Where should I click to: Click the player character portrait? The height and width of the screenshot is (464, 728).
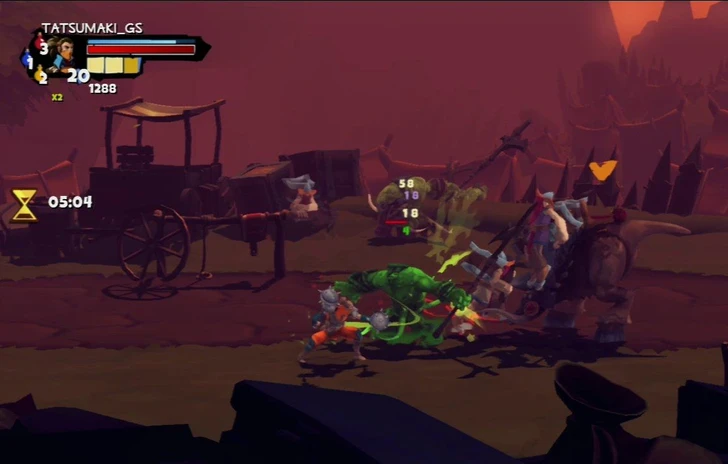tap(66, 51)
